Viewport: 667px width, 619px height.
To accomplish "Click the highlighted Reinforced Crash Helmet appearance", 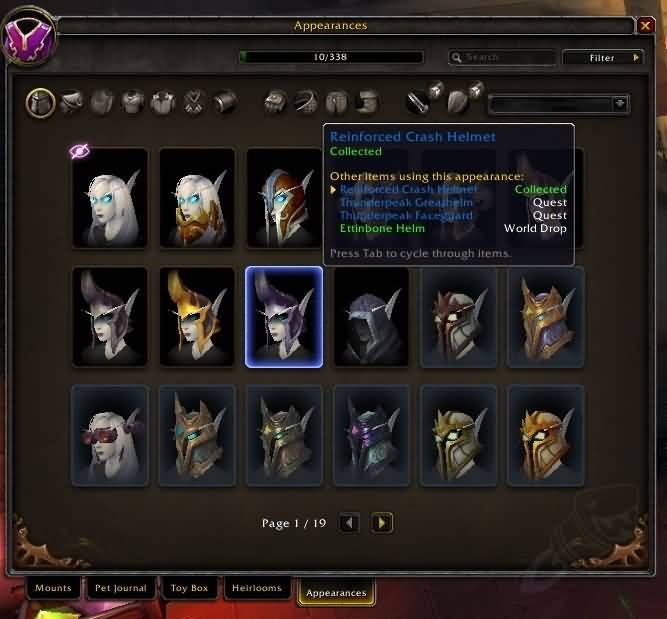I will tap(284, 317).
